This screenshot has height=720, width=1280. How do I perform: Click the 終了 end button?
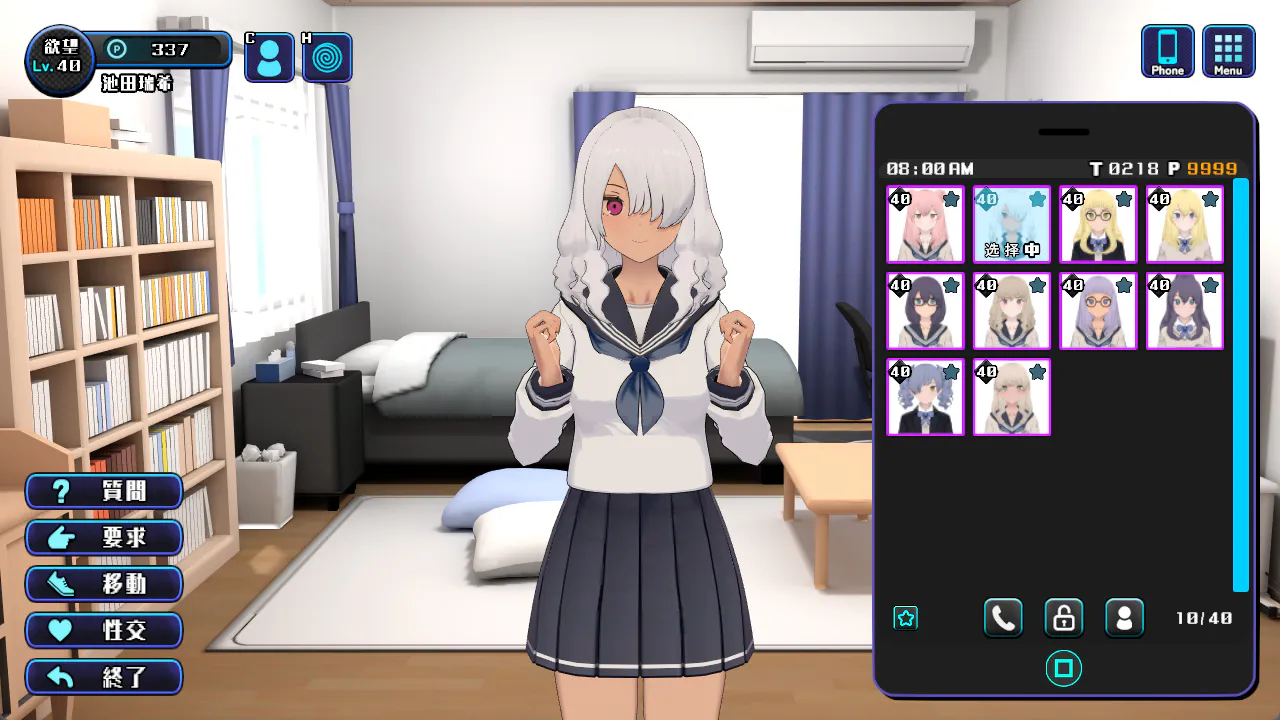point(104,677)
